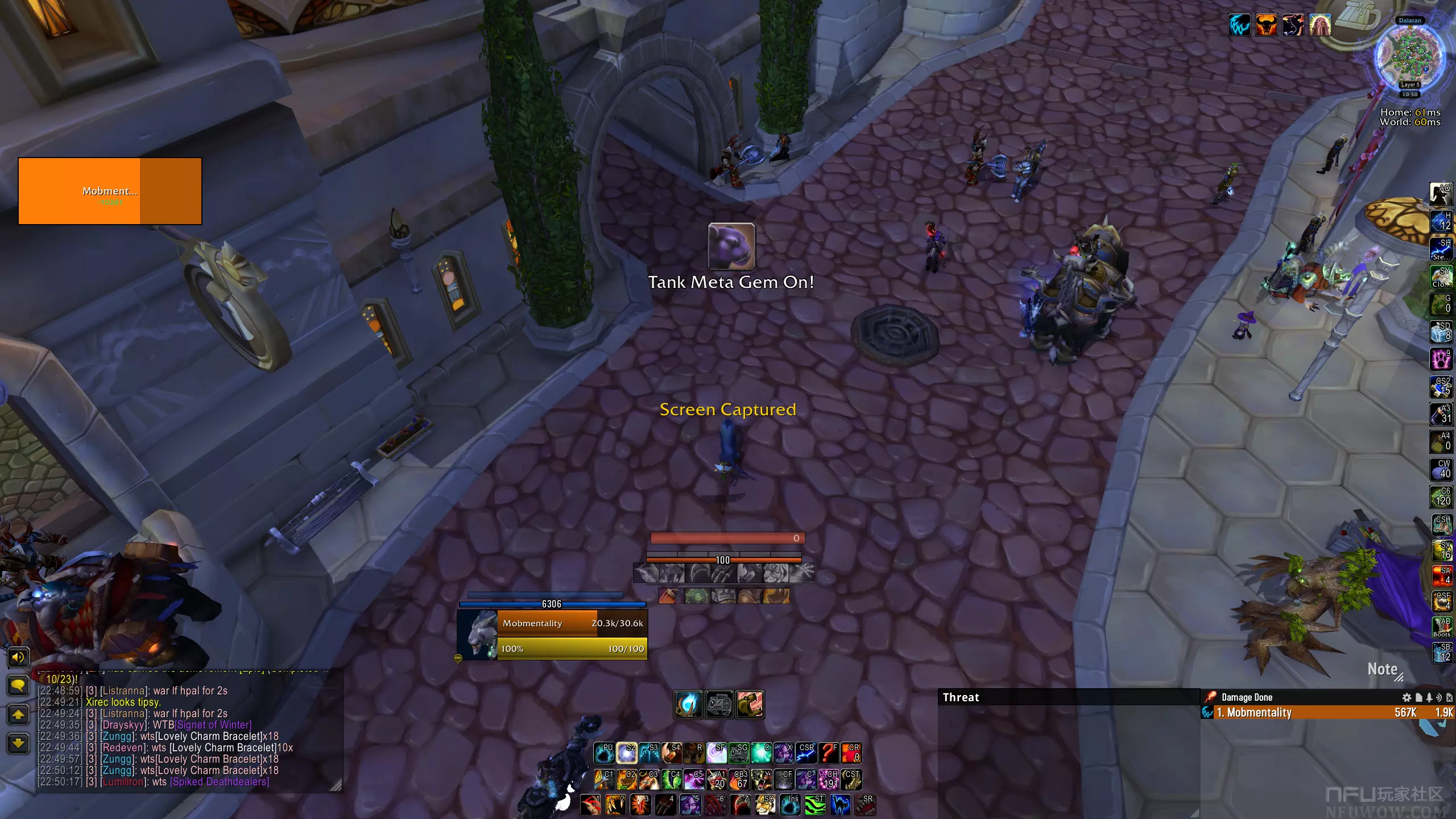Click the chat scroll-up arrow button

(x=18, y=714)
